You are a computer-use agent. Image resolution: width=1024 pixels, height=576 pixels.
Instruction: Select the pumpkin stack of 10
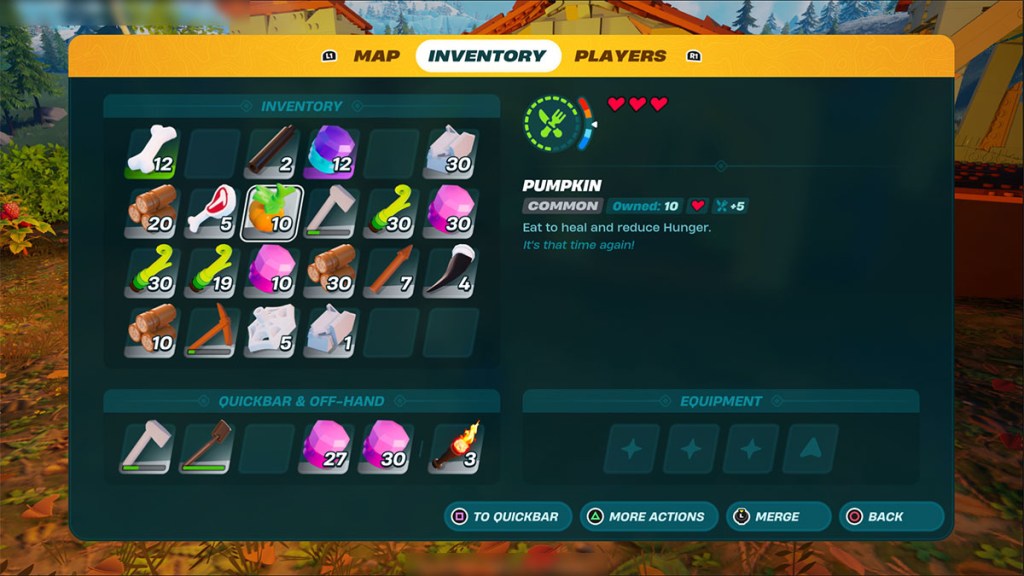[x=271, y=212]
